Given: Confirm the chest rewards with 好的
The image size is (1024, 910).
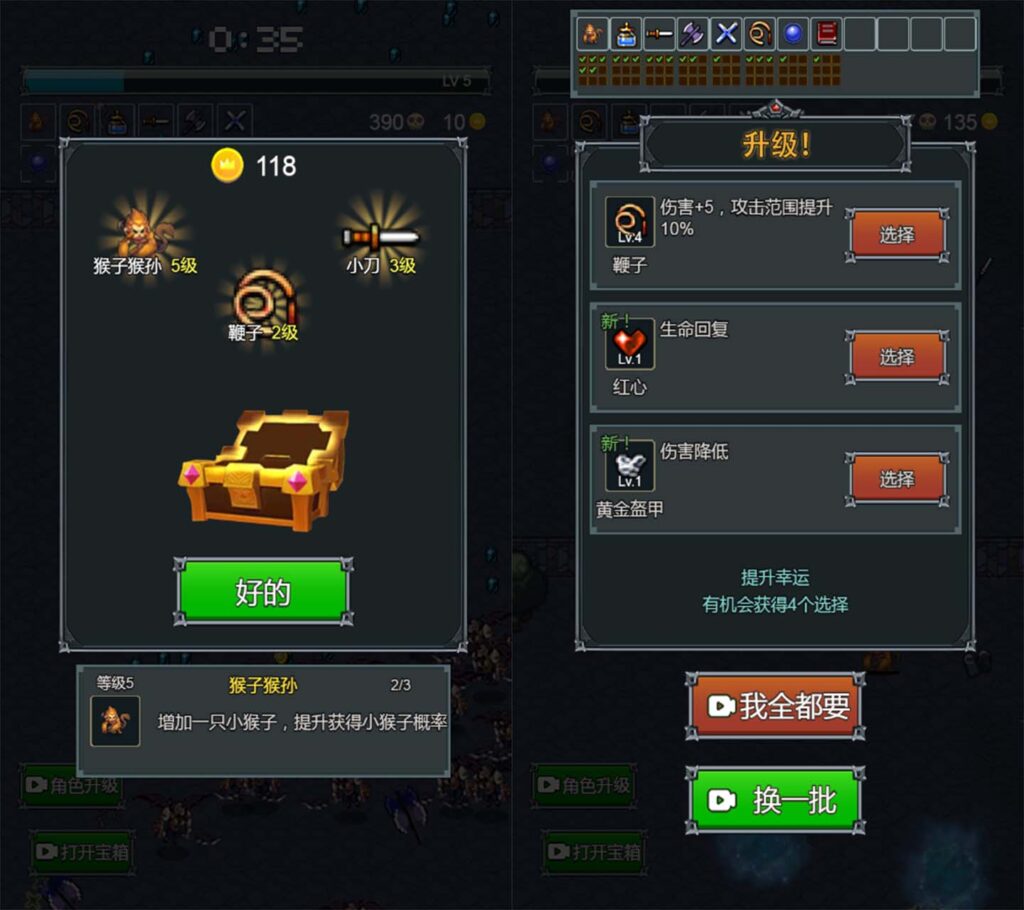Looking at the screenshot, I should tap(263, 592).
